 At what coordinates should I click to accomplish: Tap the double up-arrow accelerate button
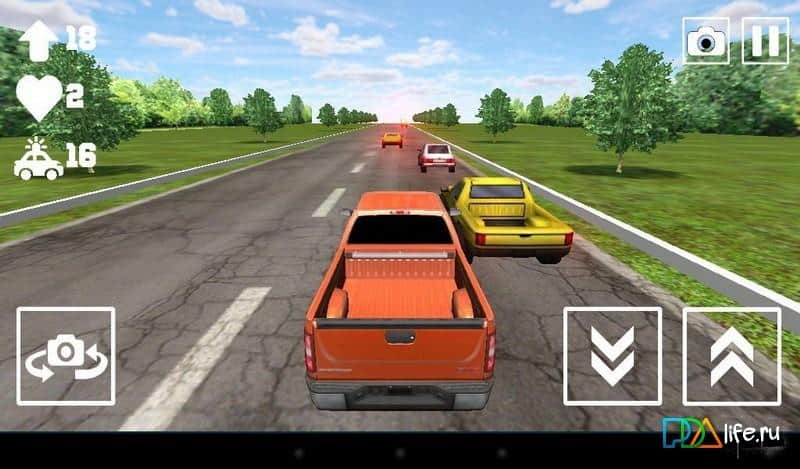(x=731, y=355)
